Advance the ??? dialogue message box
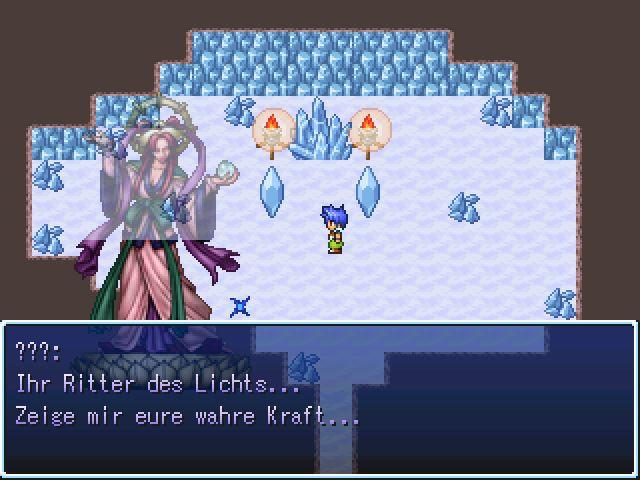The image size is (640, 480). pos(320,398)
